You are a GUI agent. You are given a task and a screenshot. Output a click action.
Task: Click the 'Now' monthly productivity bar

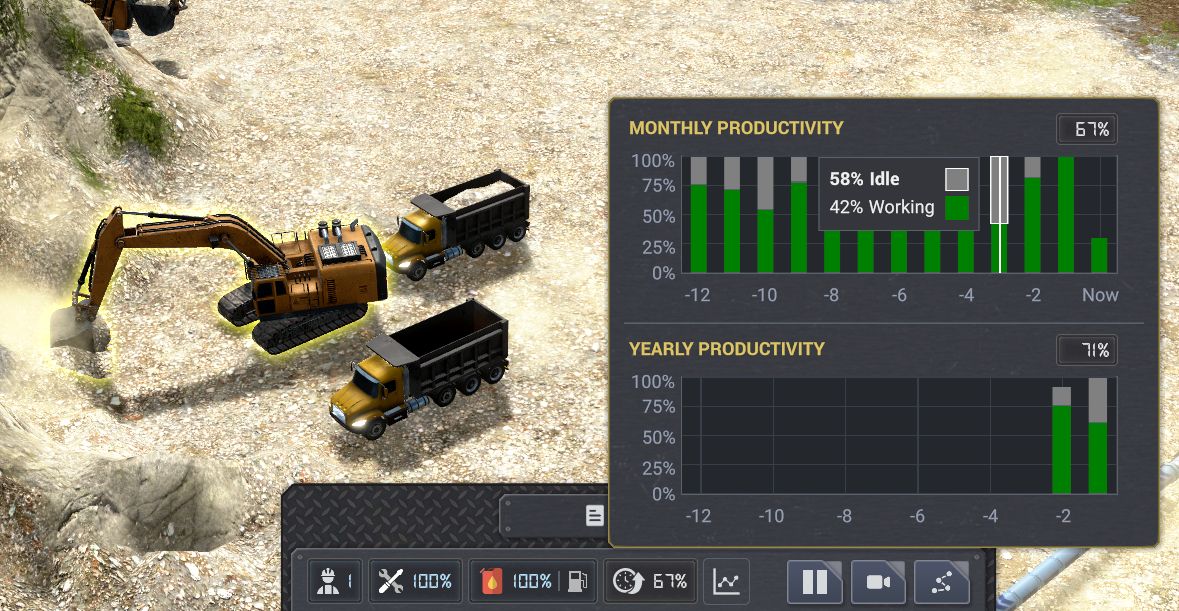pyautogui.click(x=1099, y=255)
